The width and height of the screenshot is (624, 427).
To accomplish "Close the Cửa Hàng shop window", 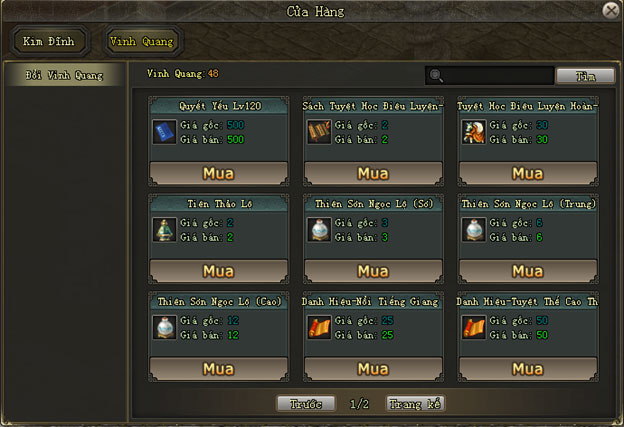I will click(x=611, y=10).
